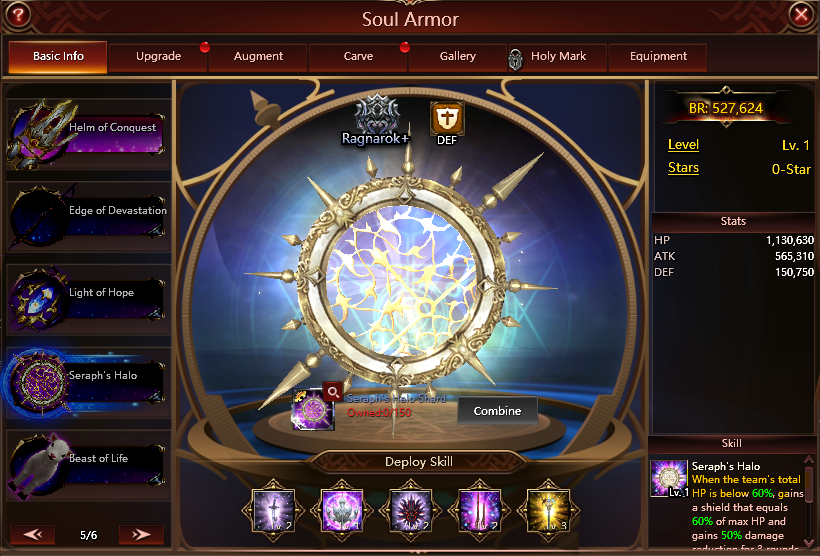Open the Carve tab
820x556 pixels.
tap(358, 57)
